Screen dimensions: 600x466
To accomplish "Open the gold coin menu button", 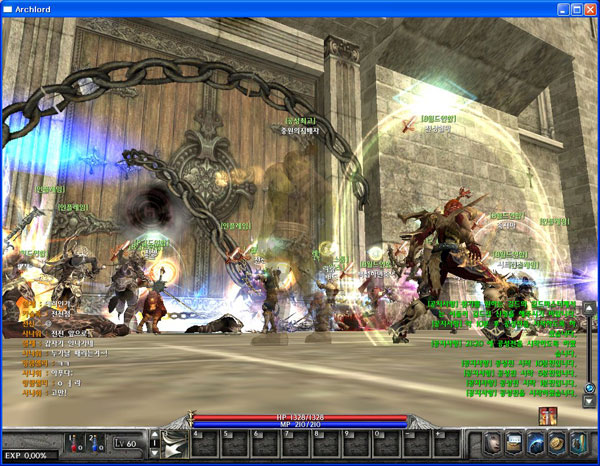I will click(x=557, y=443).
